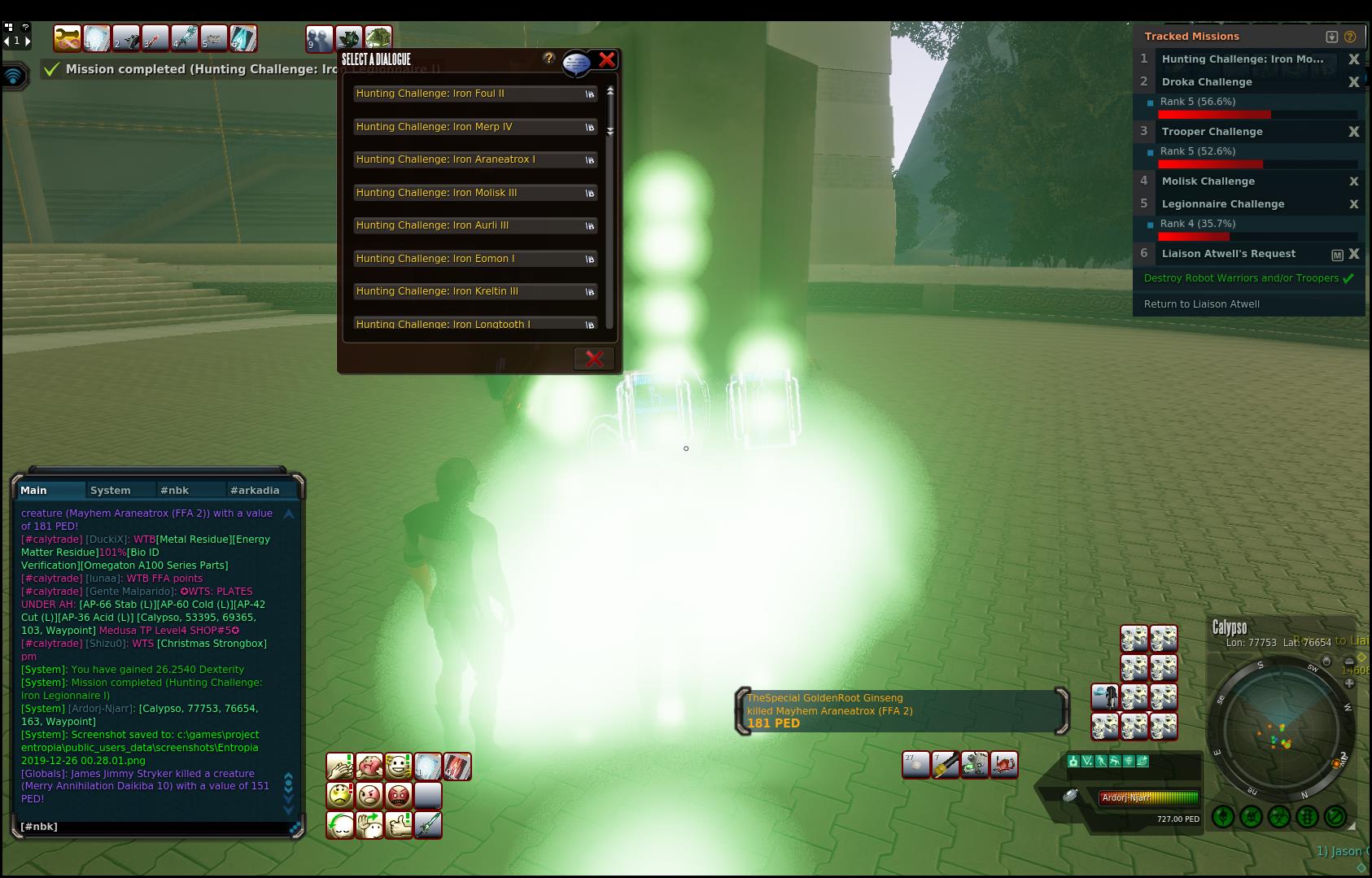This screenshot has height=878, width=1372.
Task: Select Liaison Atwell's Request mission
Action: 1228,254
